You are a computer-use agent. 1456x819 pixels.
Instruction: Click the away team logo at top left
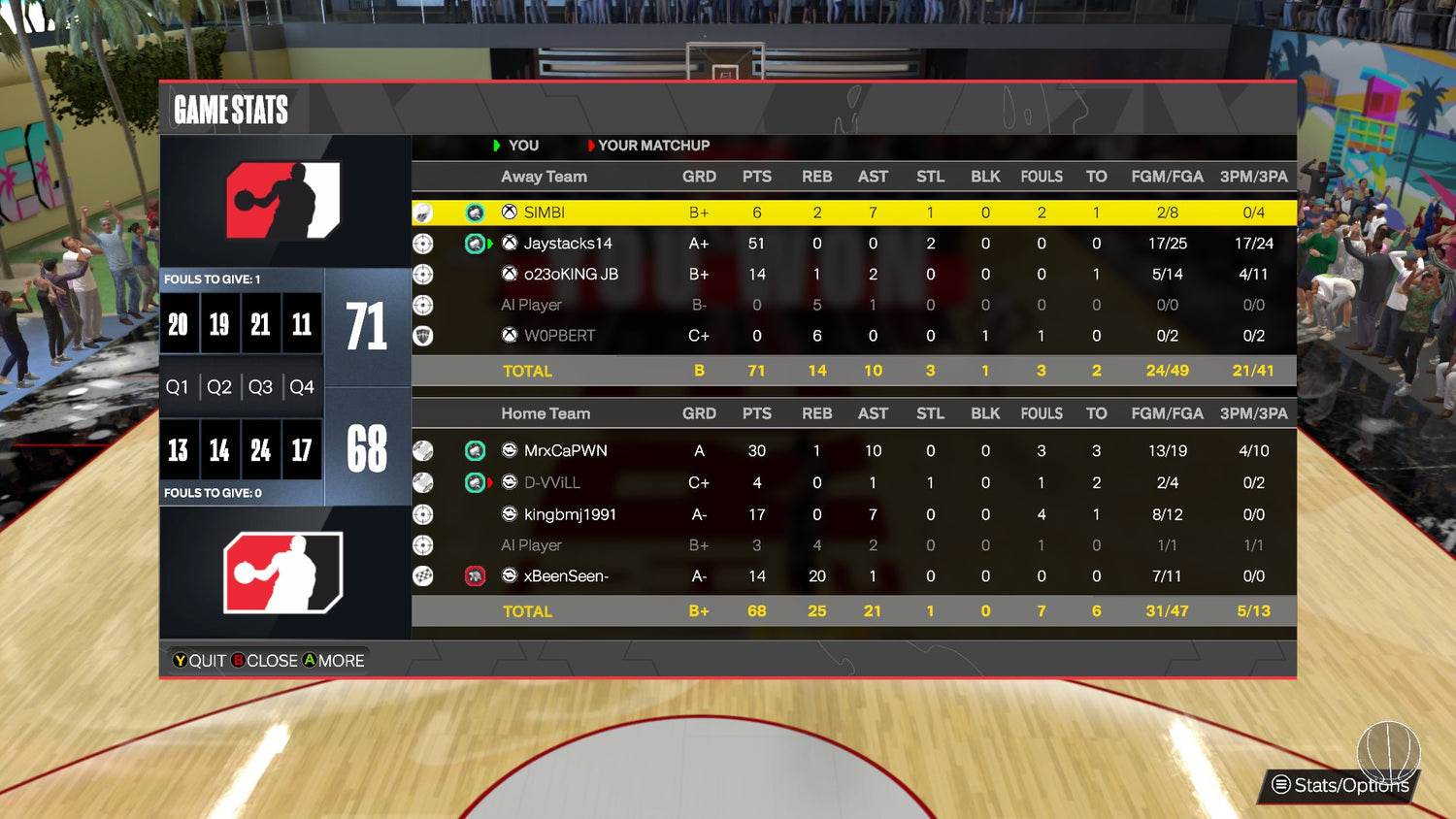284,201
